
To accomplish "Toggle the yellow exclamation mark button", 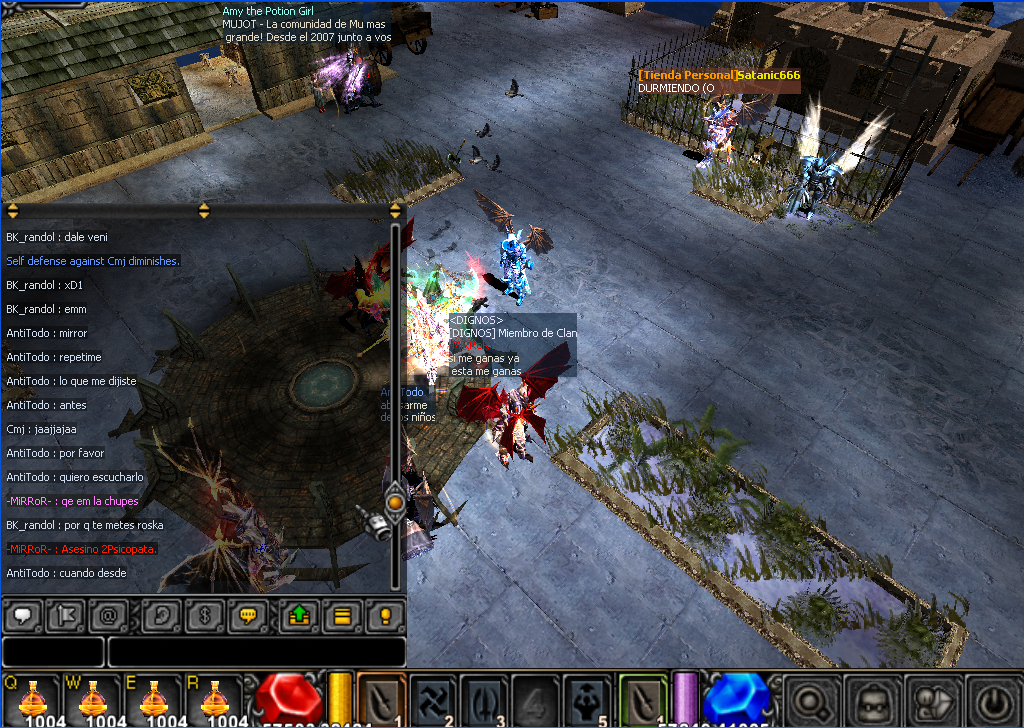I will [385, 616].
